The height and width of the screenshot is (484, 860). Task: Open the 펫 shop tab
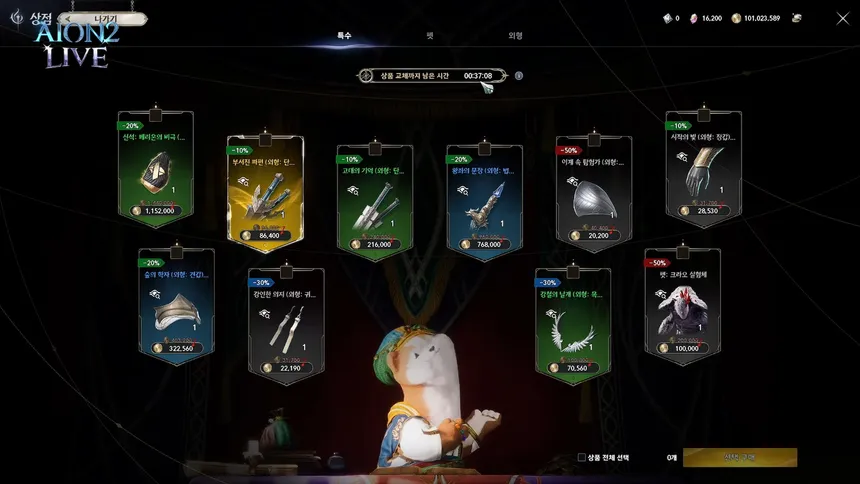click(x=430, y=35)
